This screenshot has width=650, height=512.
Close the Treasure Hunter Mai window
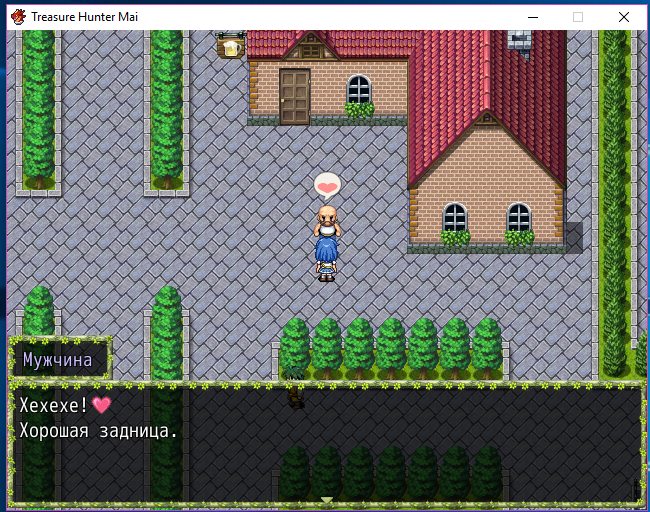(624, 17)
